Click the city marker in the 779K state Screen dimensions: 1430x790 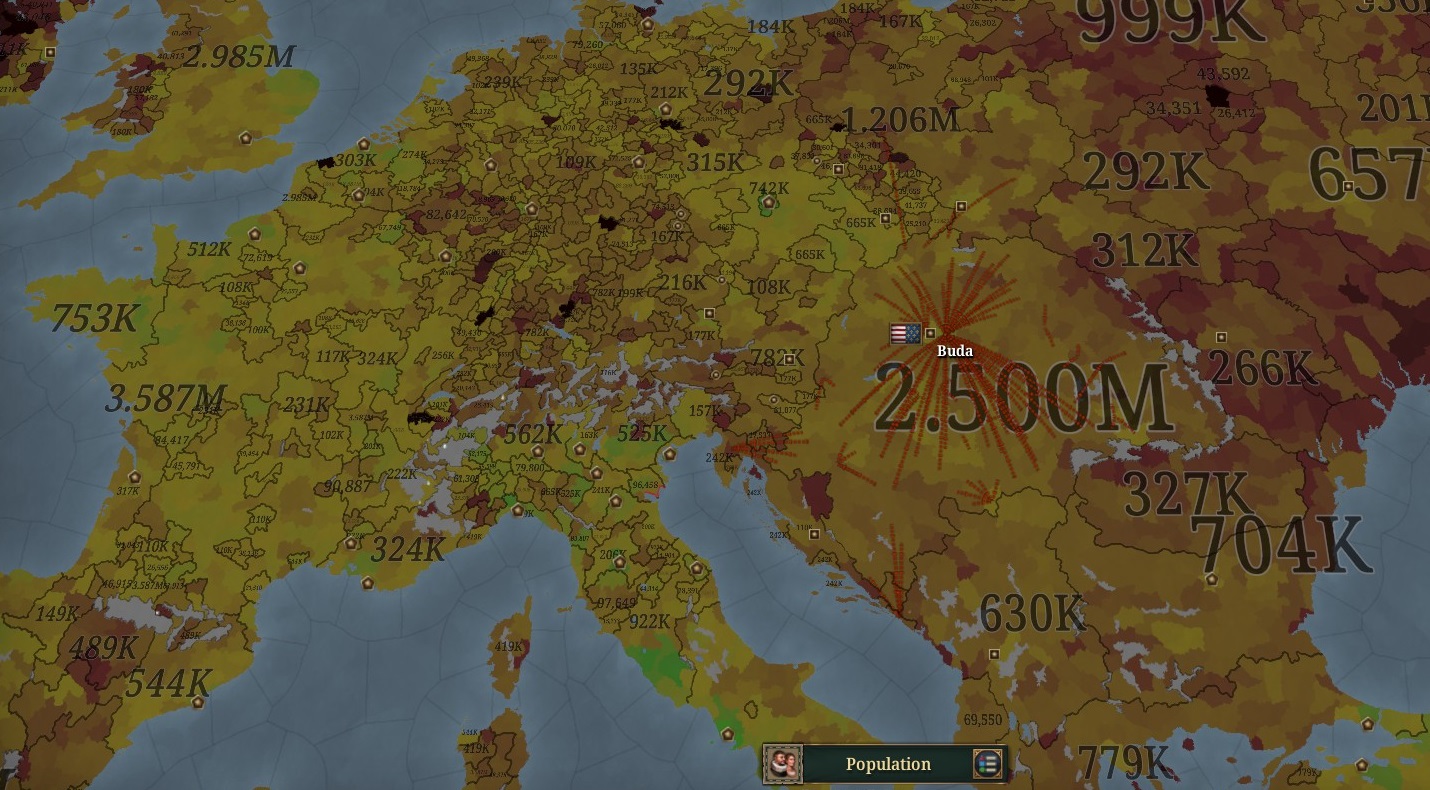coord(1361,766)
